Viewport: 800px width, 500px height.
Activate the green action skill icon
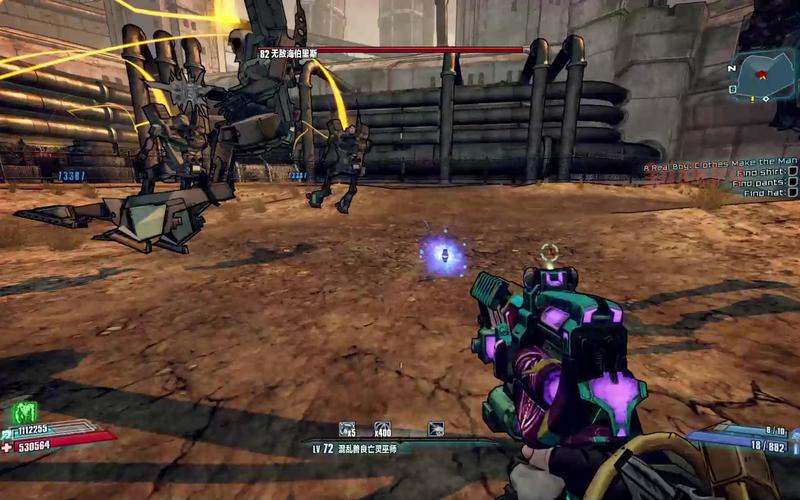25,411
